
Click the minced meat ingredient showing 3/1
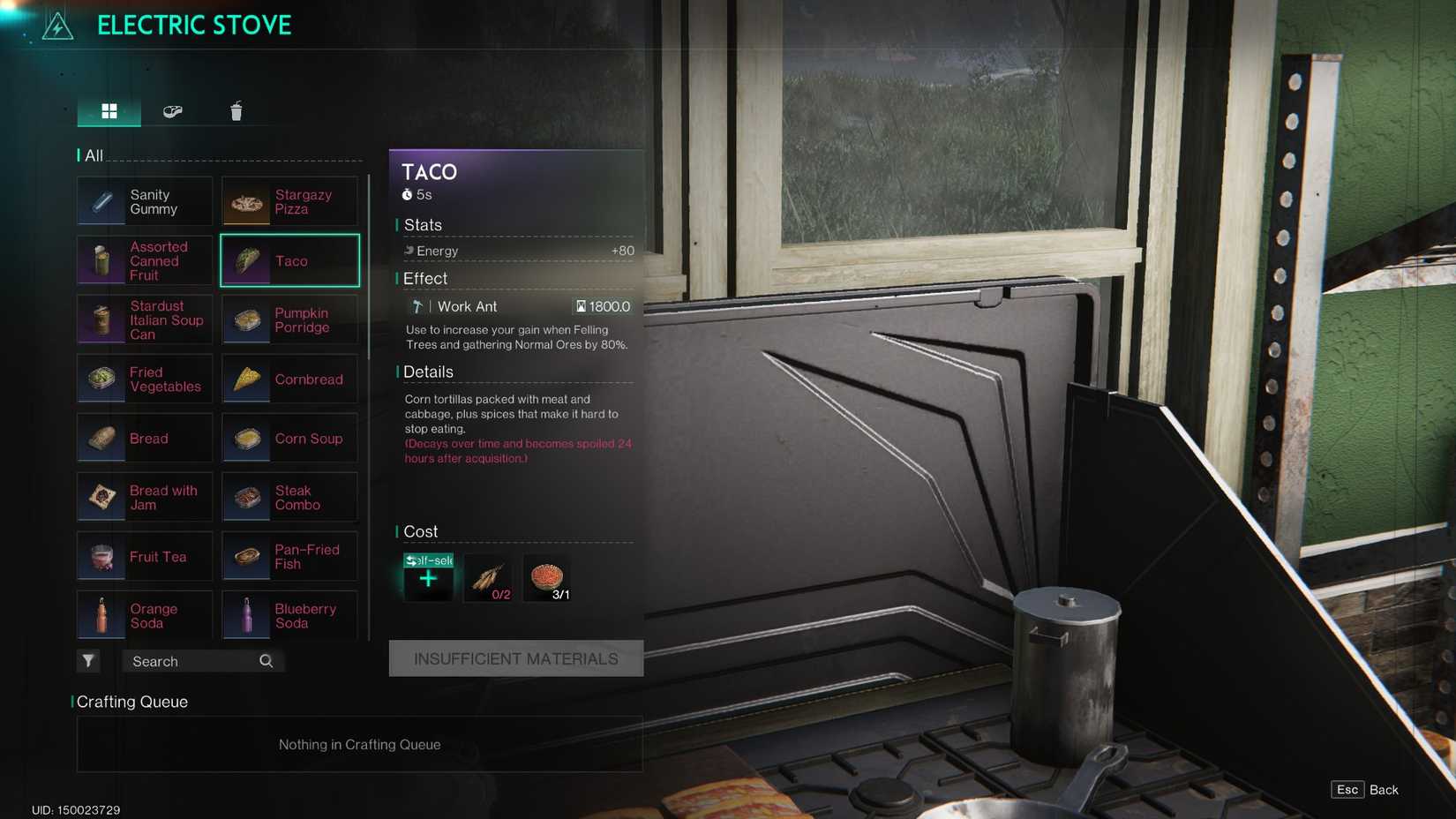pos(547,578)
